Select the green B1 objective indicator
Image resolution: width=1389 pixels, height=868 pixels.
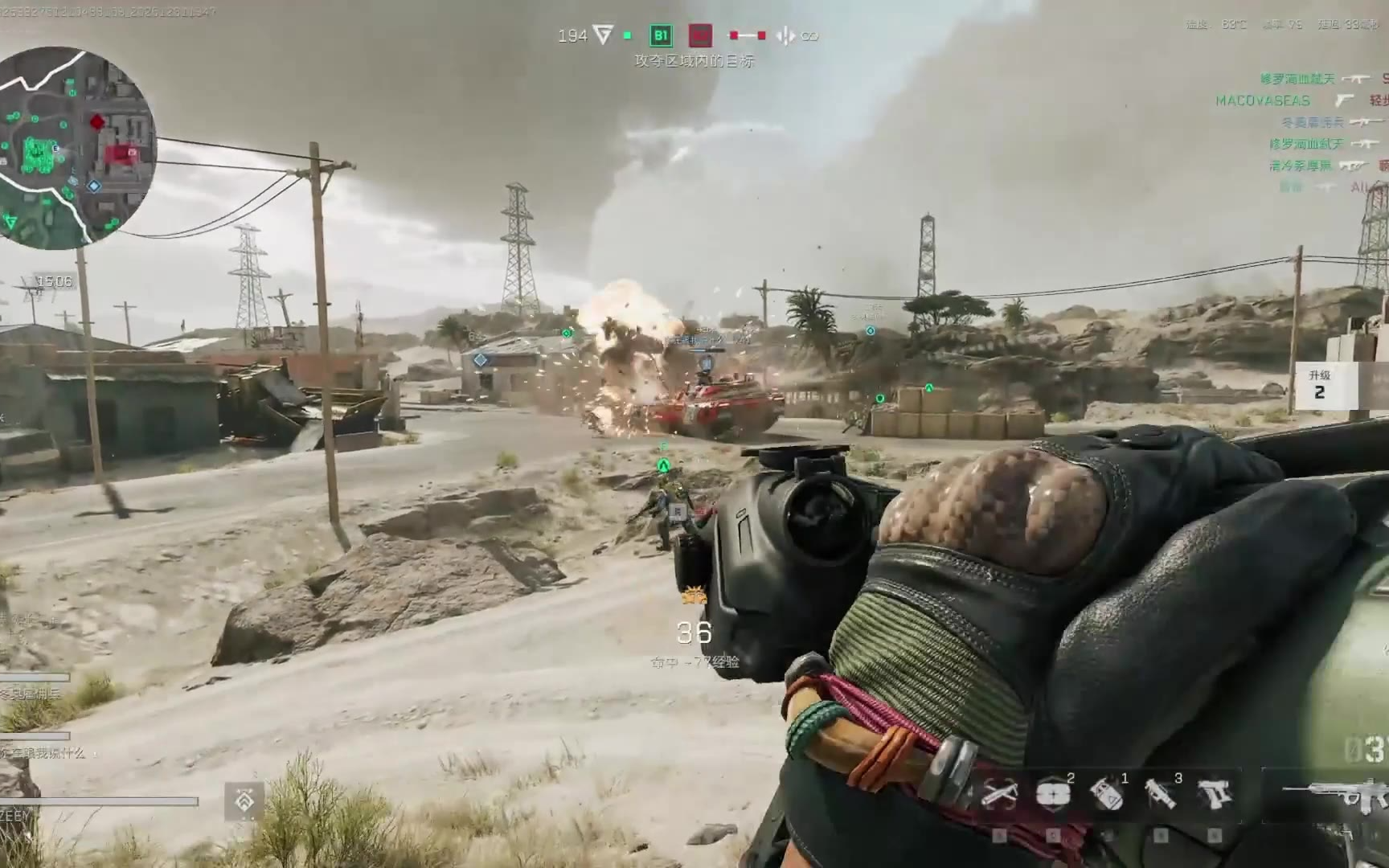[661, 35]
